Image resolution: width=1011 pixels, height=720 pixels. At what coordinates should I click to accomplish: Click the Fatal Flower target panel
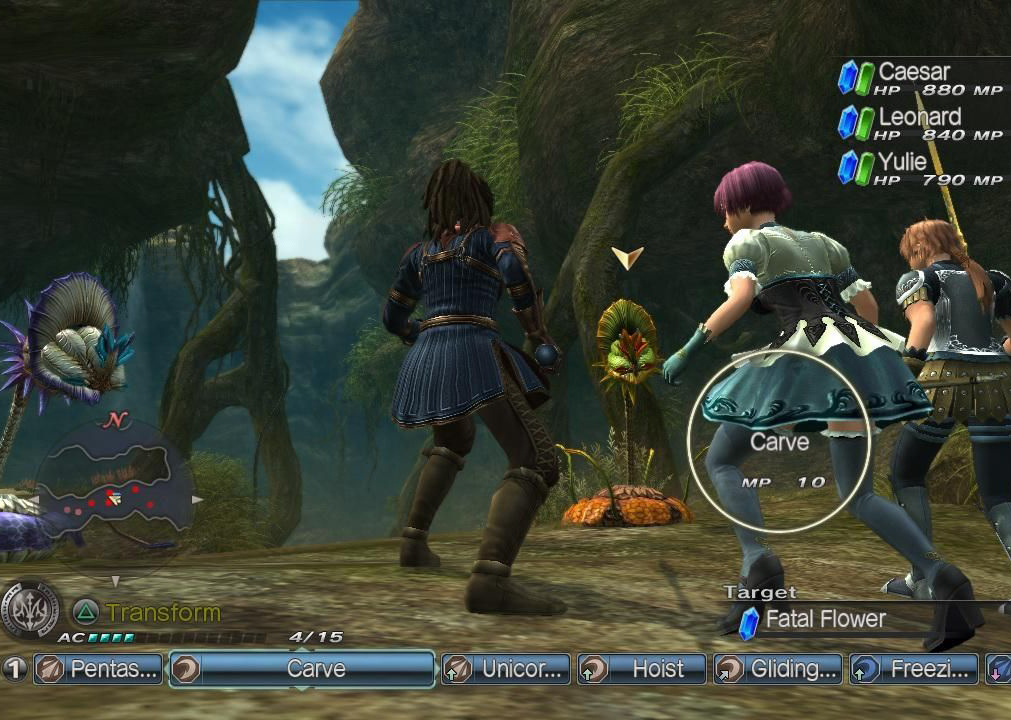[825, 620]
